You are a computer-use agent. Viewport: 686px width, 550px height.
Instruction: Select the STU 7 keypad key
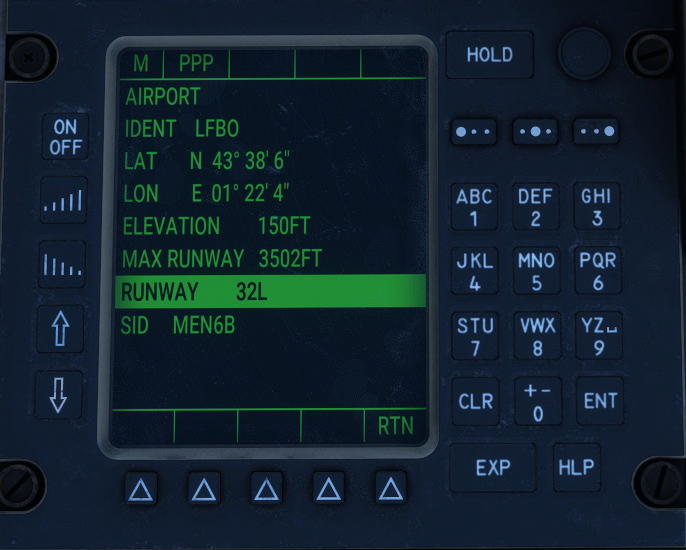[474, 336]
